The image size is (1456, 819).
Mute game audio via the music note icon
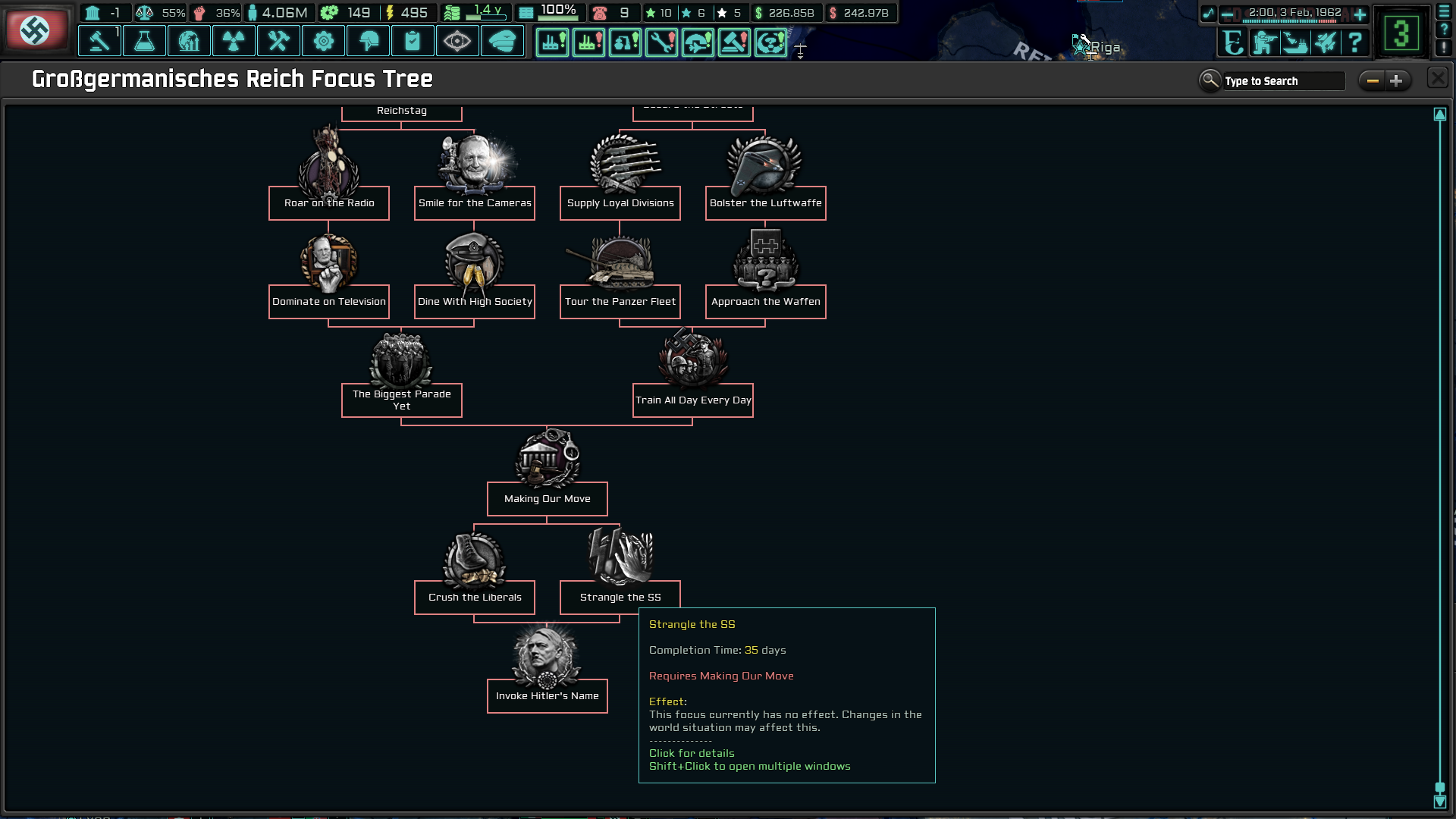pos(1210,12)
